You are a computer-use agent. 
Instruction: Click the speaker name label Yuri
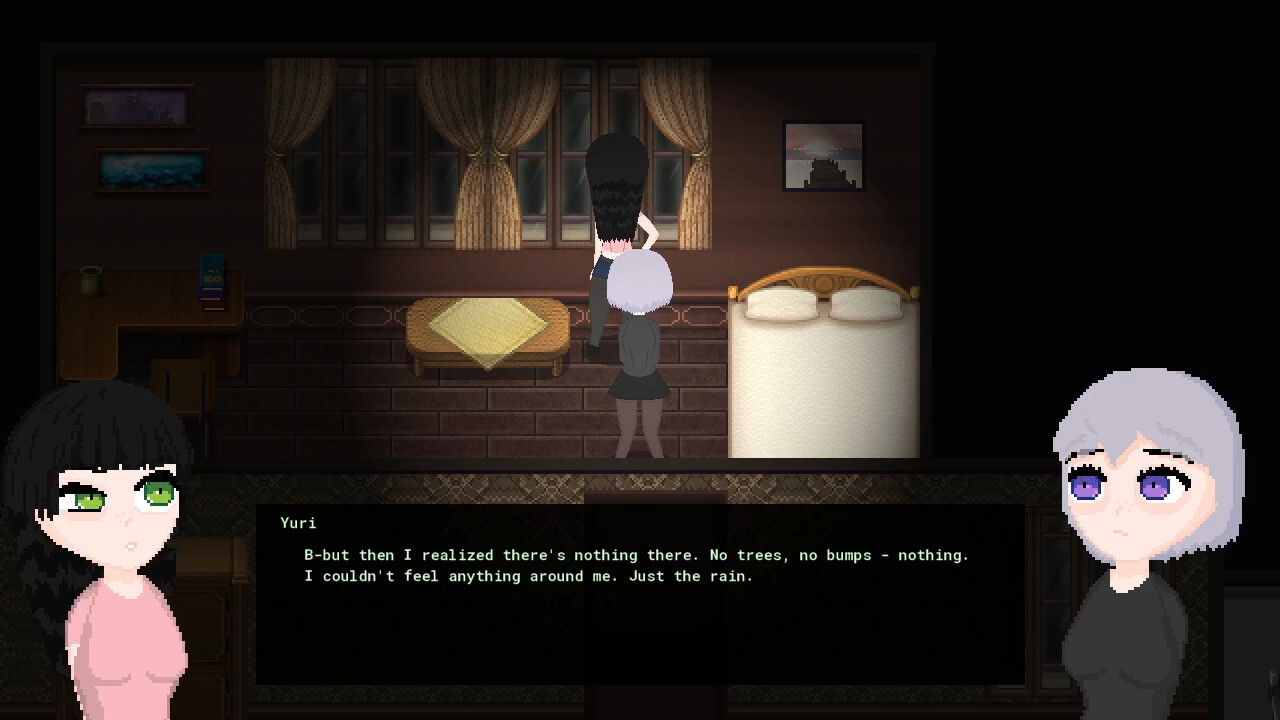tap(300, 523)
